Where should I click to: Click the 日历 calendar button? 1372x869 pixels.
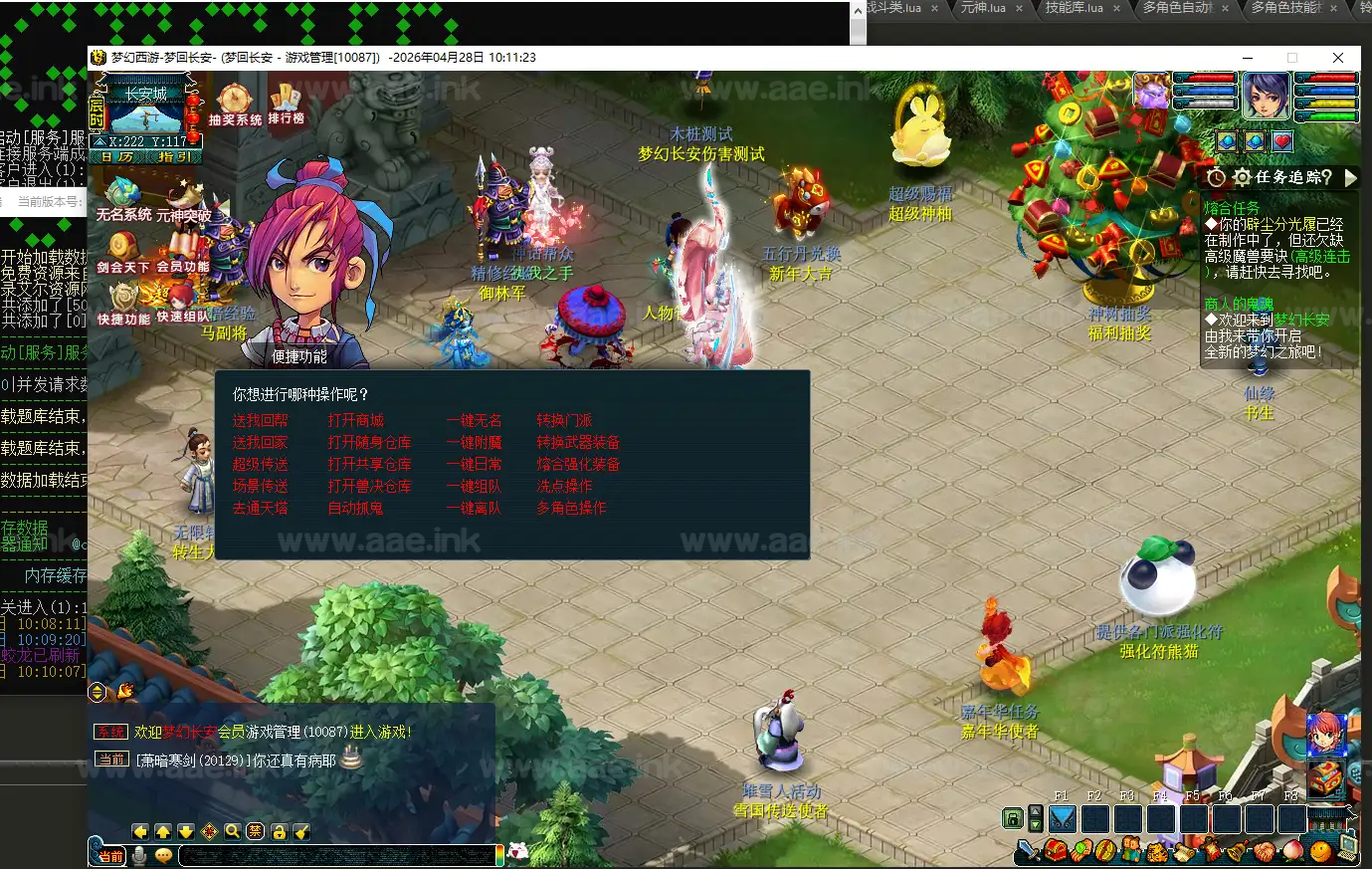(117, 157)
